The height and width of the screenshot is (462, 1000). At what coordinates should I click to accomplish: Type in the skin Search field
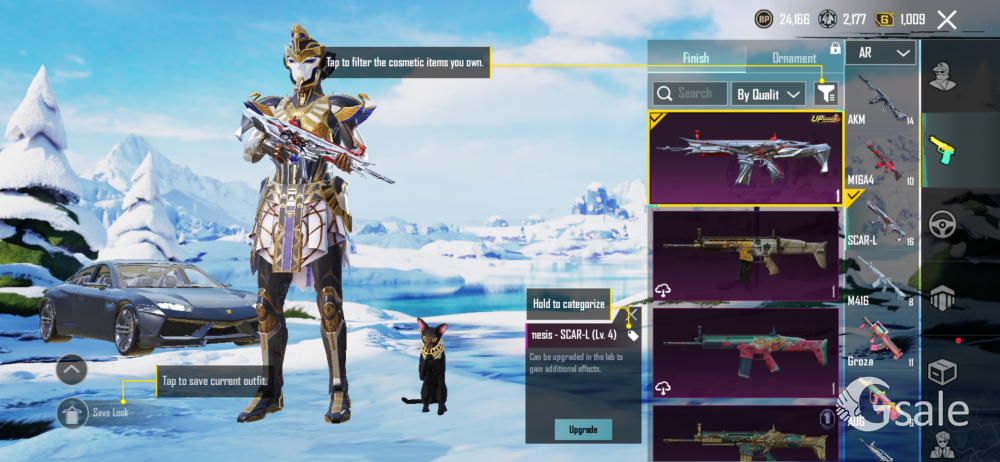[x=690, y=94]
